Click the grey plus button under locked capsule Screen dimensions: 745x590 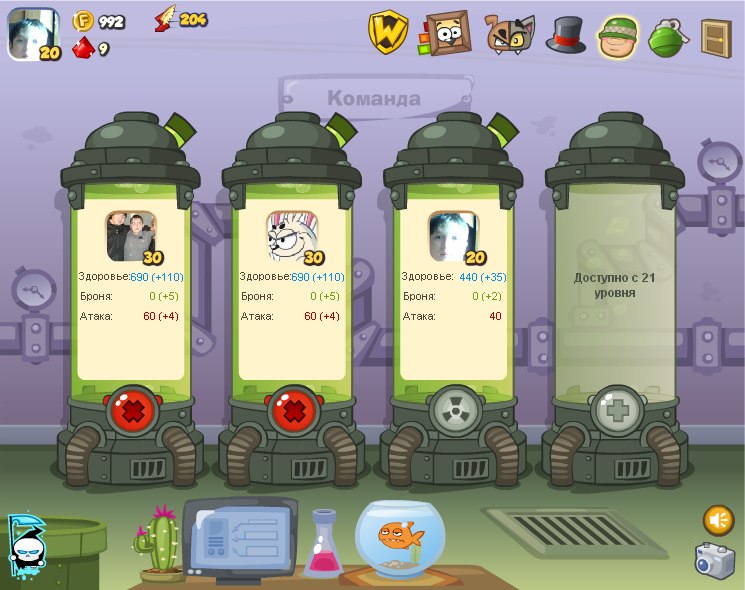click(616, 410)
